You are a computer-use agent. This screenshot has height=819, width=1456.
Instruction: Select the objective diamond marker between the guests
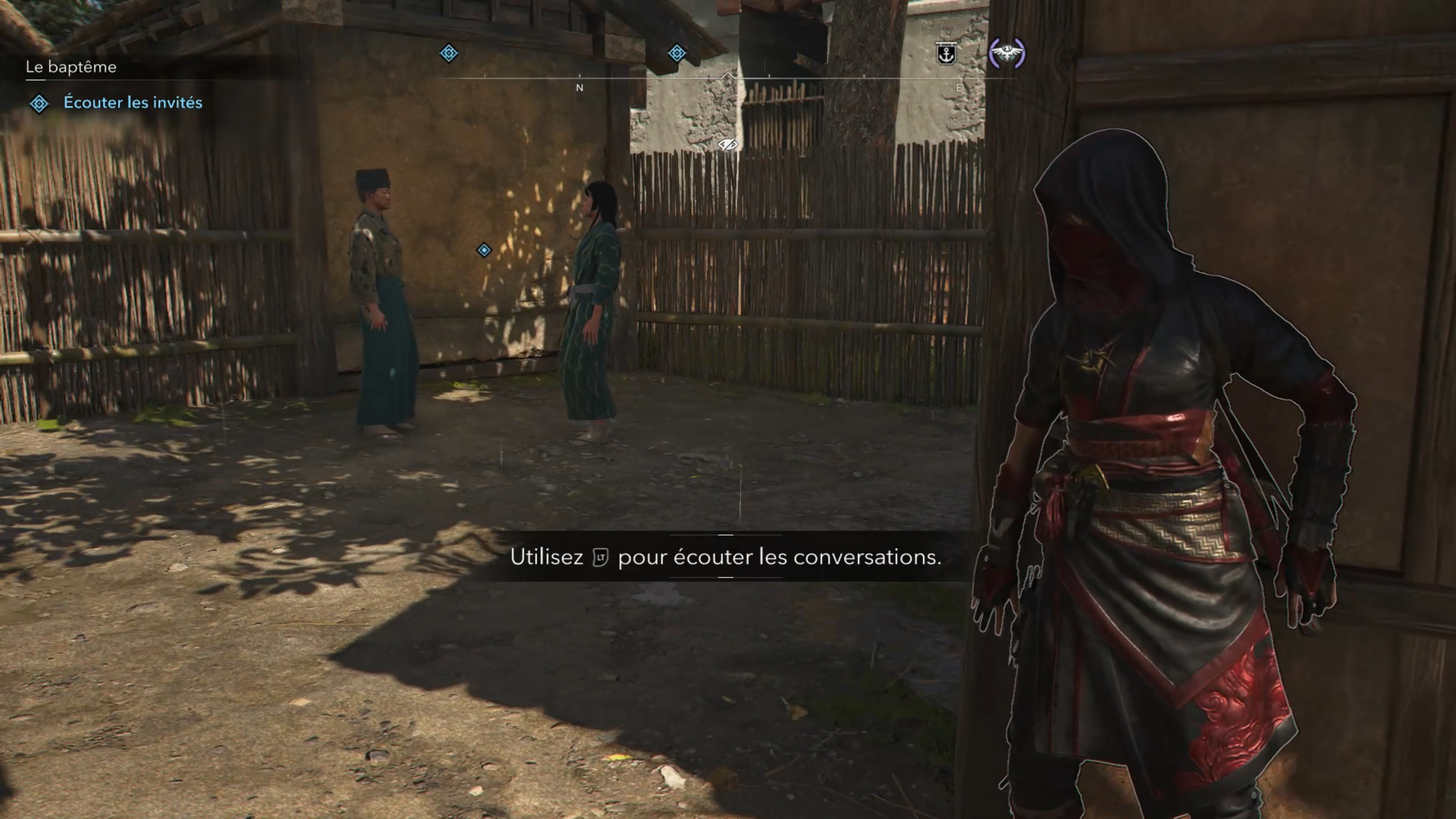[484, 250]
